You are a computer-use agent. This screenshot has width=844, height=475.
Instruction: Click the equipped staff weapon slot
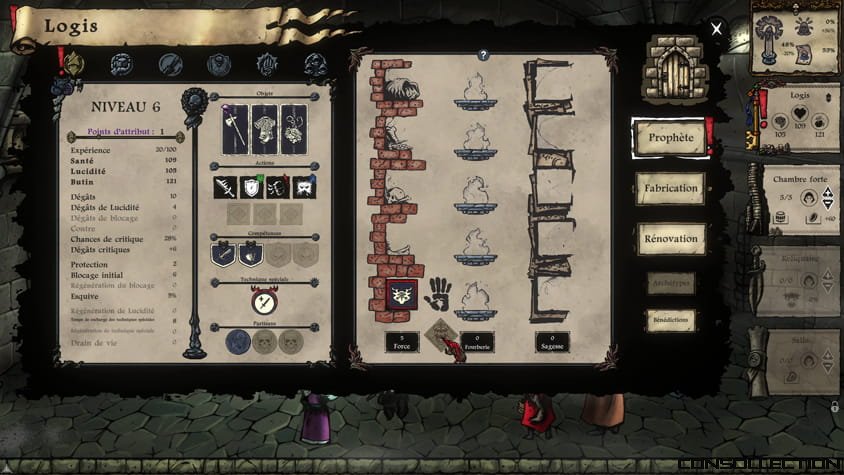pyautogui.click(x=236, y=130)
